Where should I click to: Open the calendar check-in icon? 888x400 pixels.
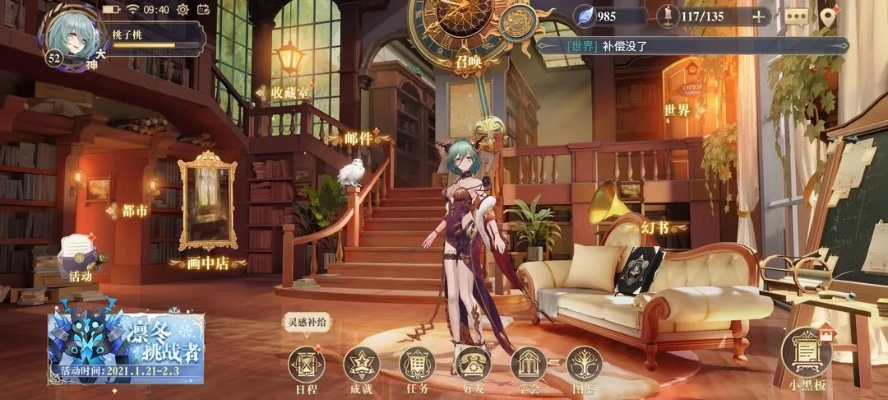(203, 9)
